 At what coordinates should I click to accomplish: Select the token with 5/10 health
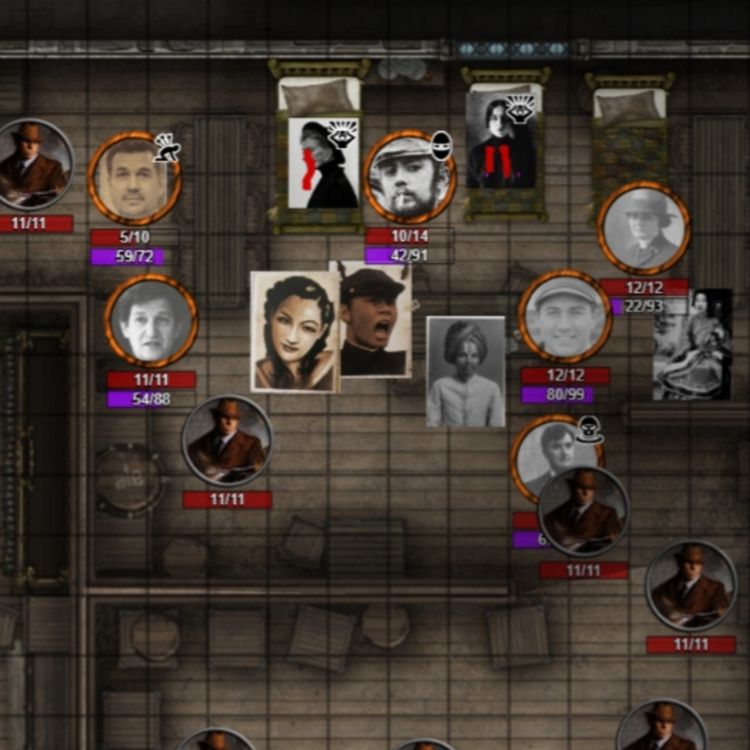click(x=134, y=179)
